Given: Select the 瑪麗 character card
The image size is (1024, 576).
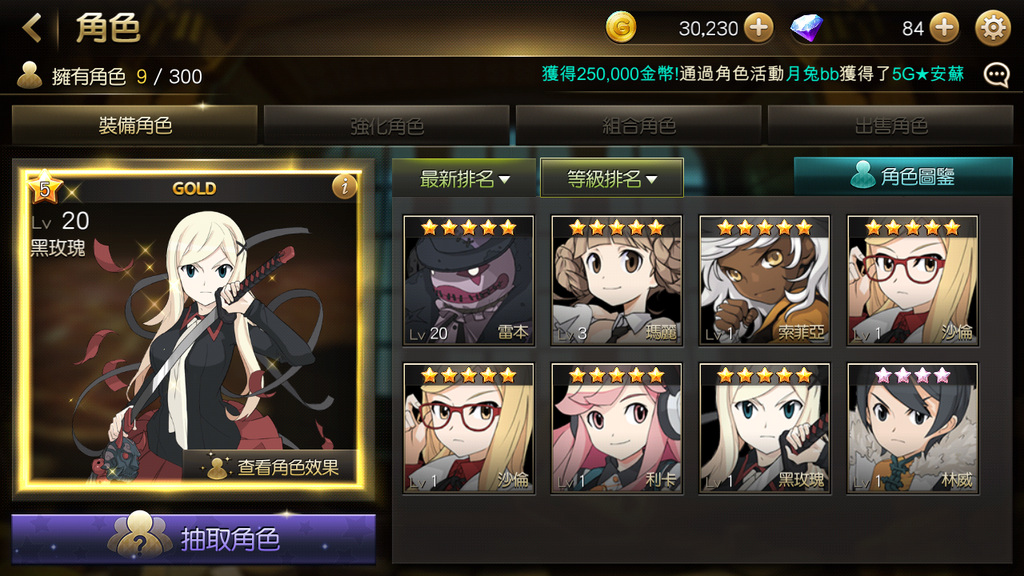Looking at the screenshot, I should coord(616,281).
